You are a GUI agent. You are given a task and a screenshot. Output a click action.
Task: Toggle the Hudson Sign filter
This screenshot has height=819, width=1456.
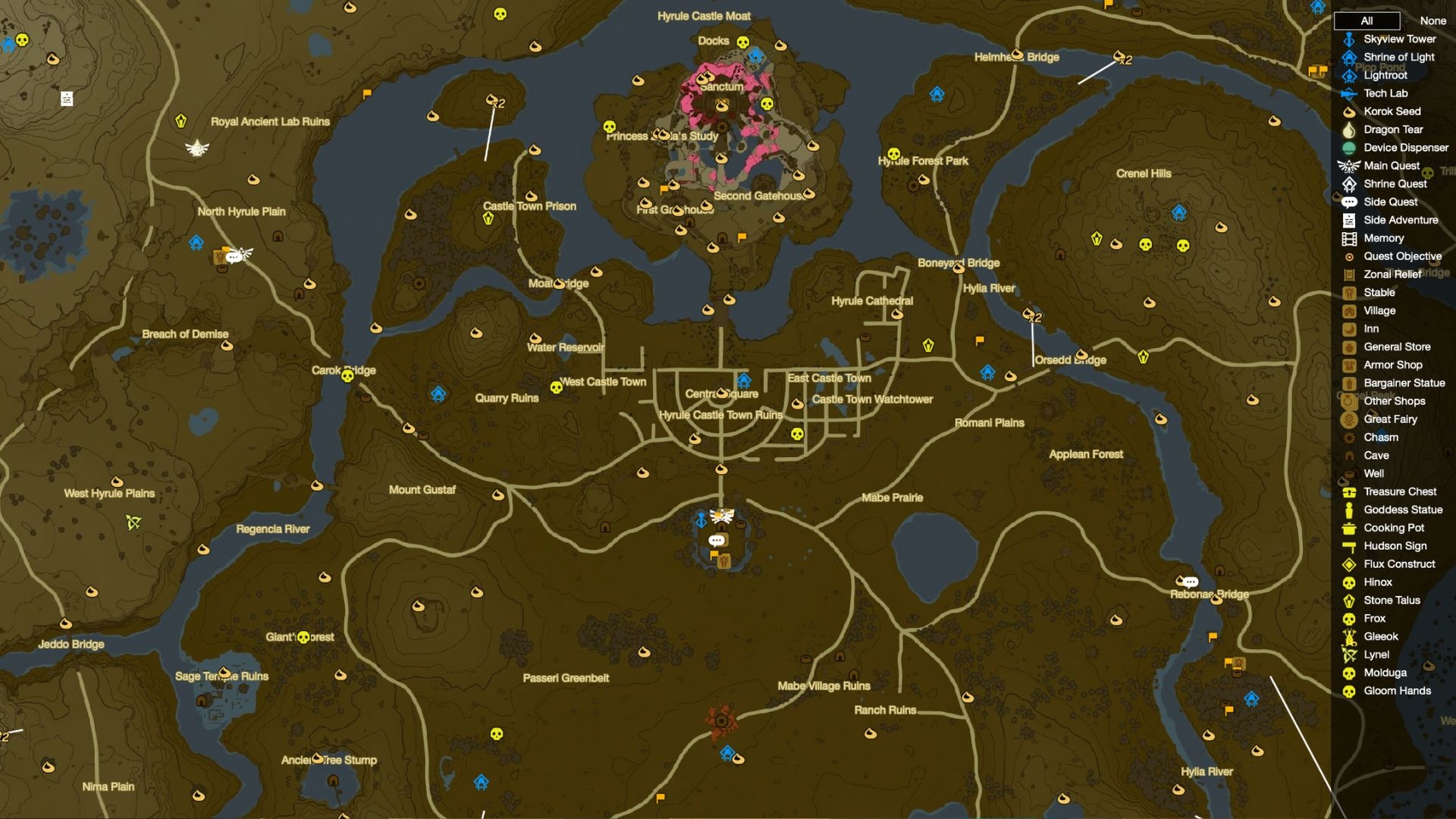pyautogui.click(x=1395, y=546)
